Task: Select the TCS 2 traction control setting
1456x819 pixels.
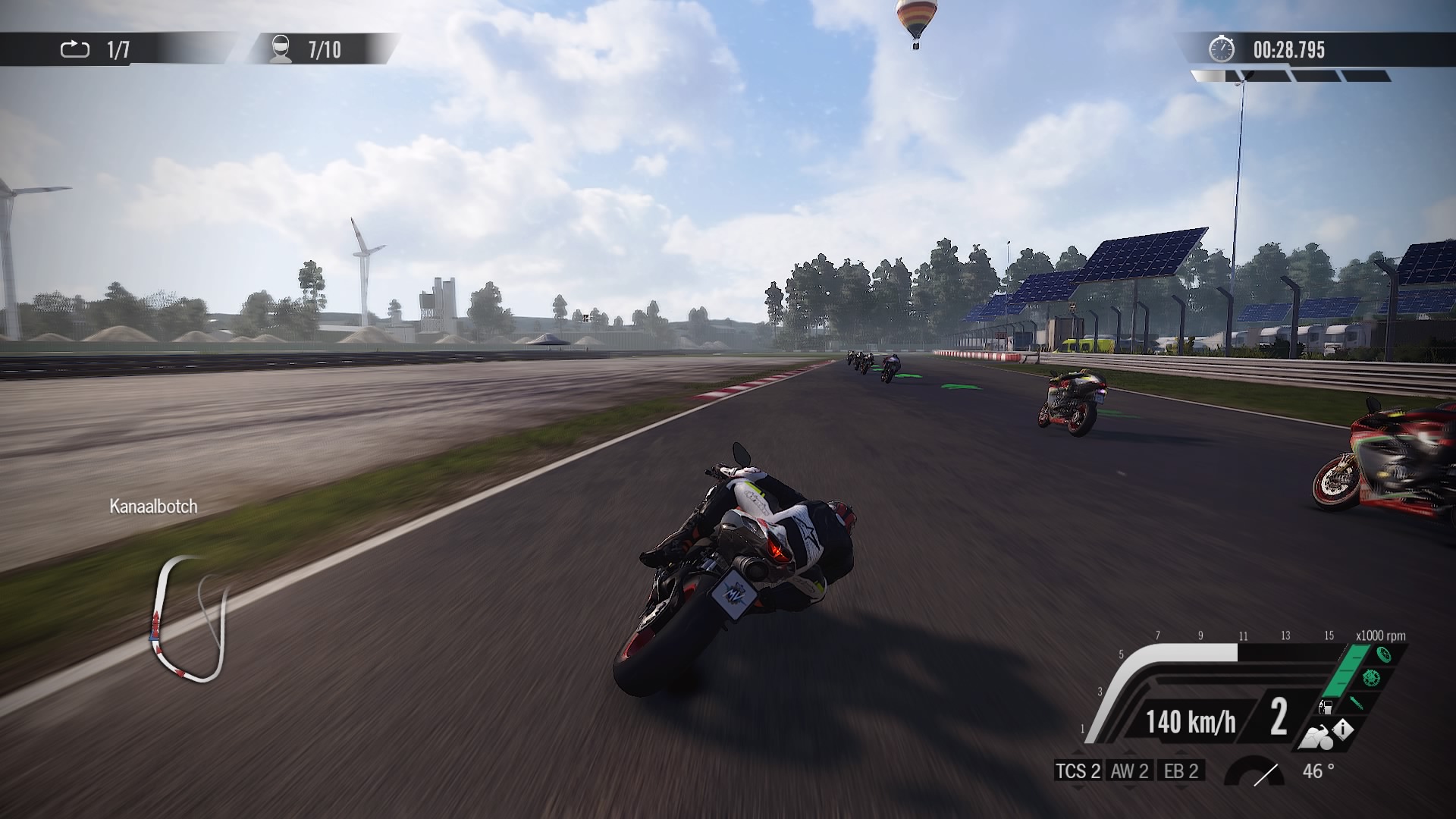Action: pyautogui.click(x=1078, y=771)
